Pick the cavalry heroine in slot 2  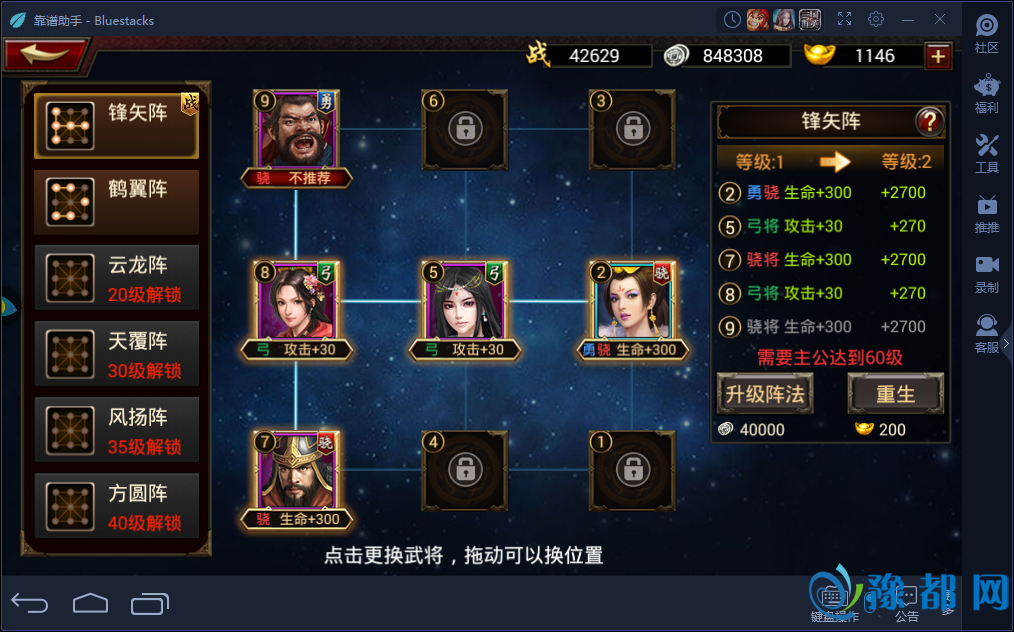click(x=632, y=301)
